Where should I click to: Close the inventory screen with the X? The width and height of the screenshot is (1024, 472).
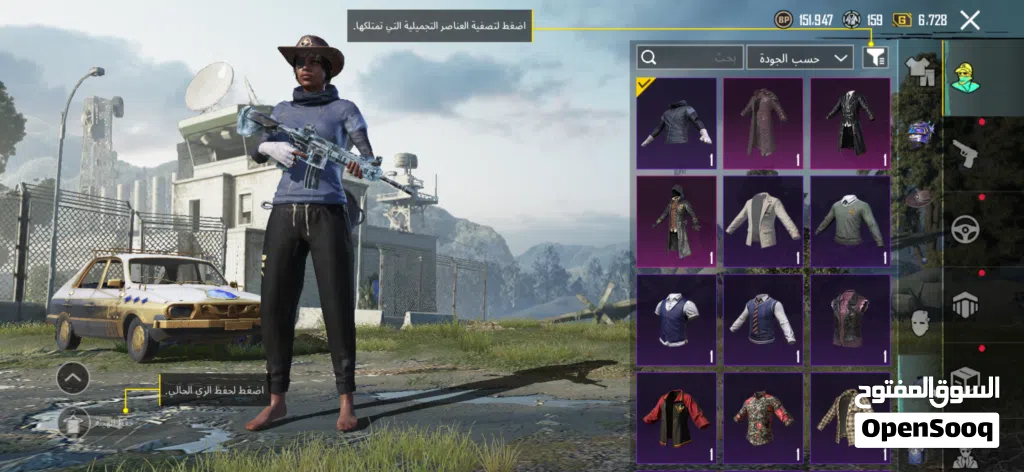point(969,19)
